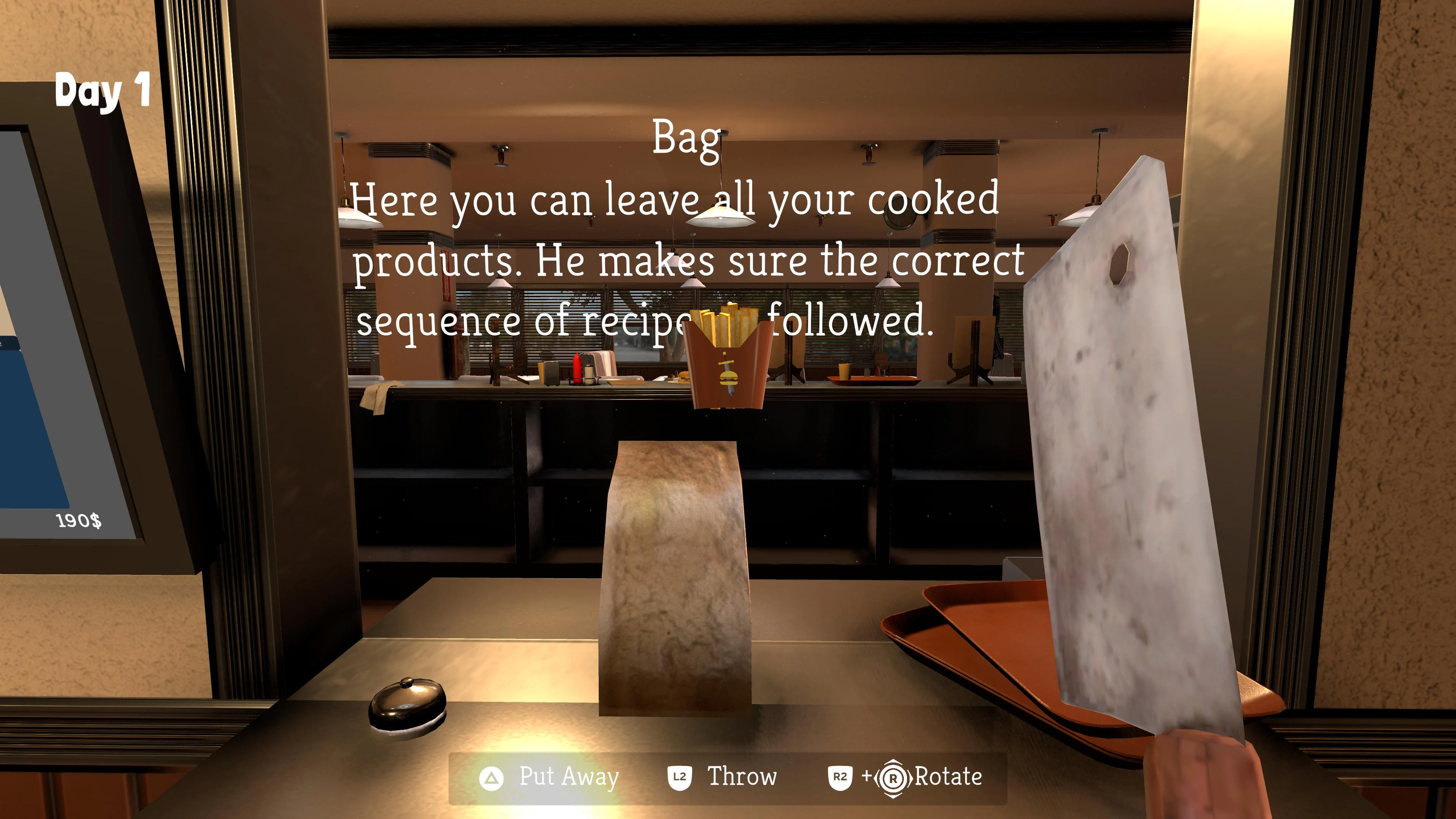The image size is (1456, 819).
Task: Select the L2 Throw button icon
Action: (x=680, y=778)
